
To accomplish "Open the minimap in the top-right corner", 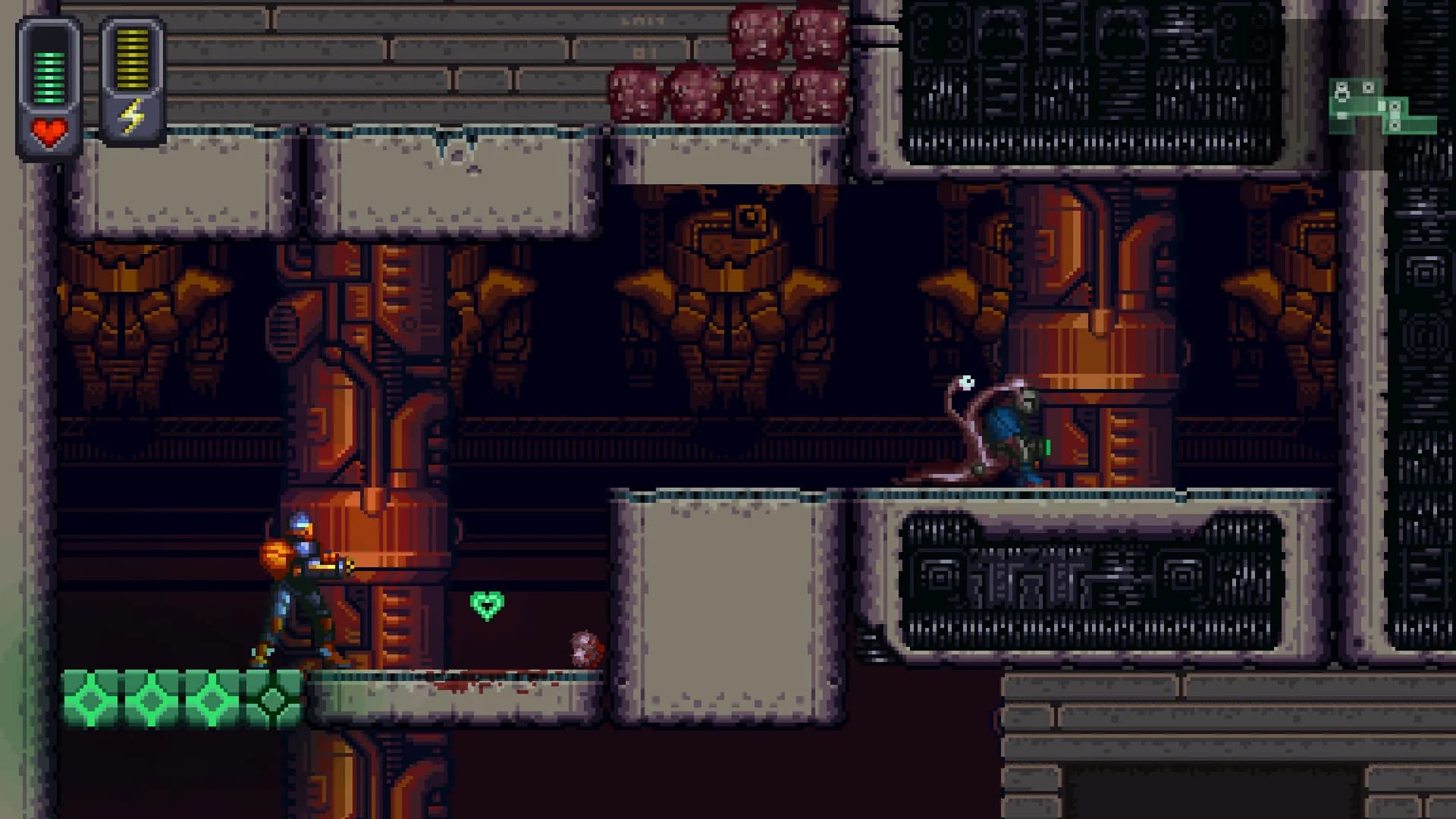I will (1380, 106).
